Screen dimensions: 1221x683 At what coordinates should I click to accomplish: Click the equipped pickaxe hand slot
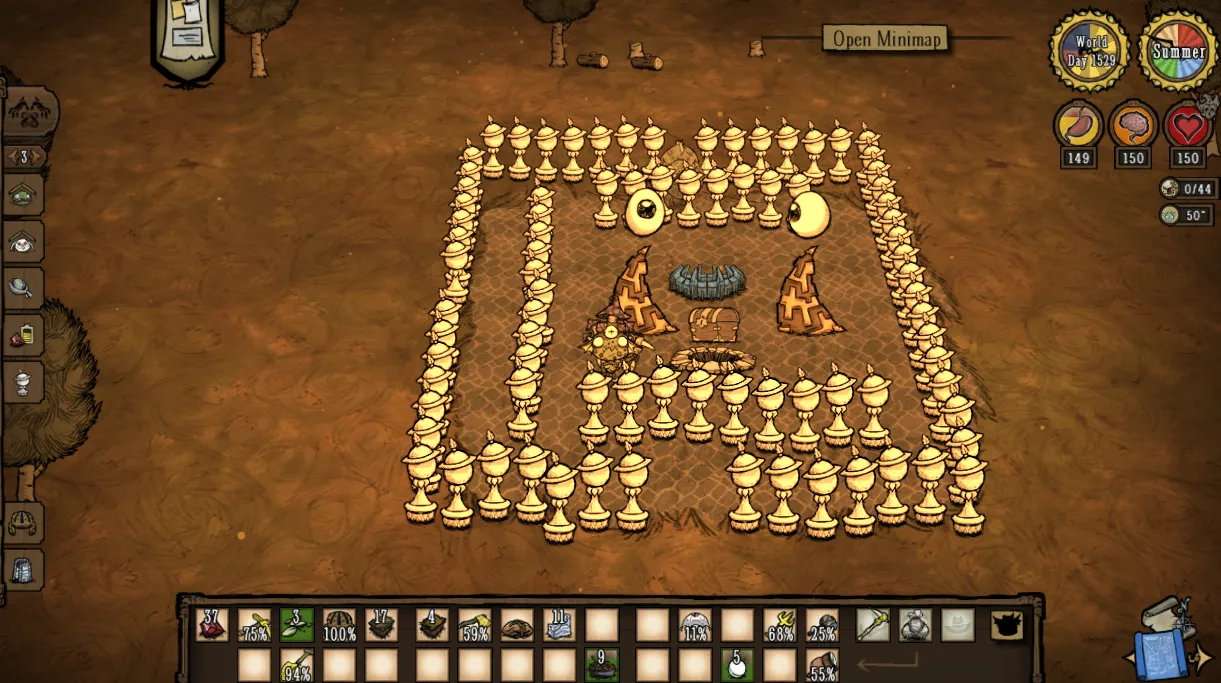coord(872,625)
